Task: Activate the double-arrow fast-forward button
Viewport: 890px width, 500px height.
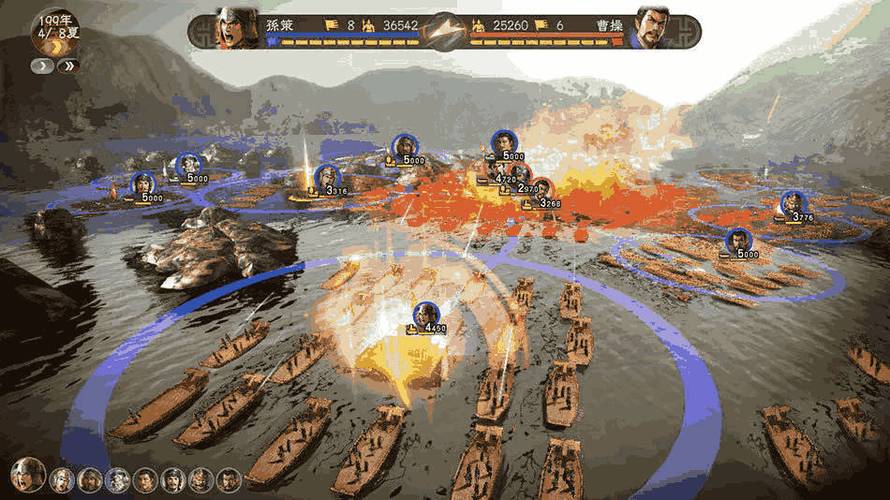Action: pos(68,66)
